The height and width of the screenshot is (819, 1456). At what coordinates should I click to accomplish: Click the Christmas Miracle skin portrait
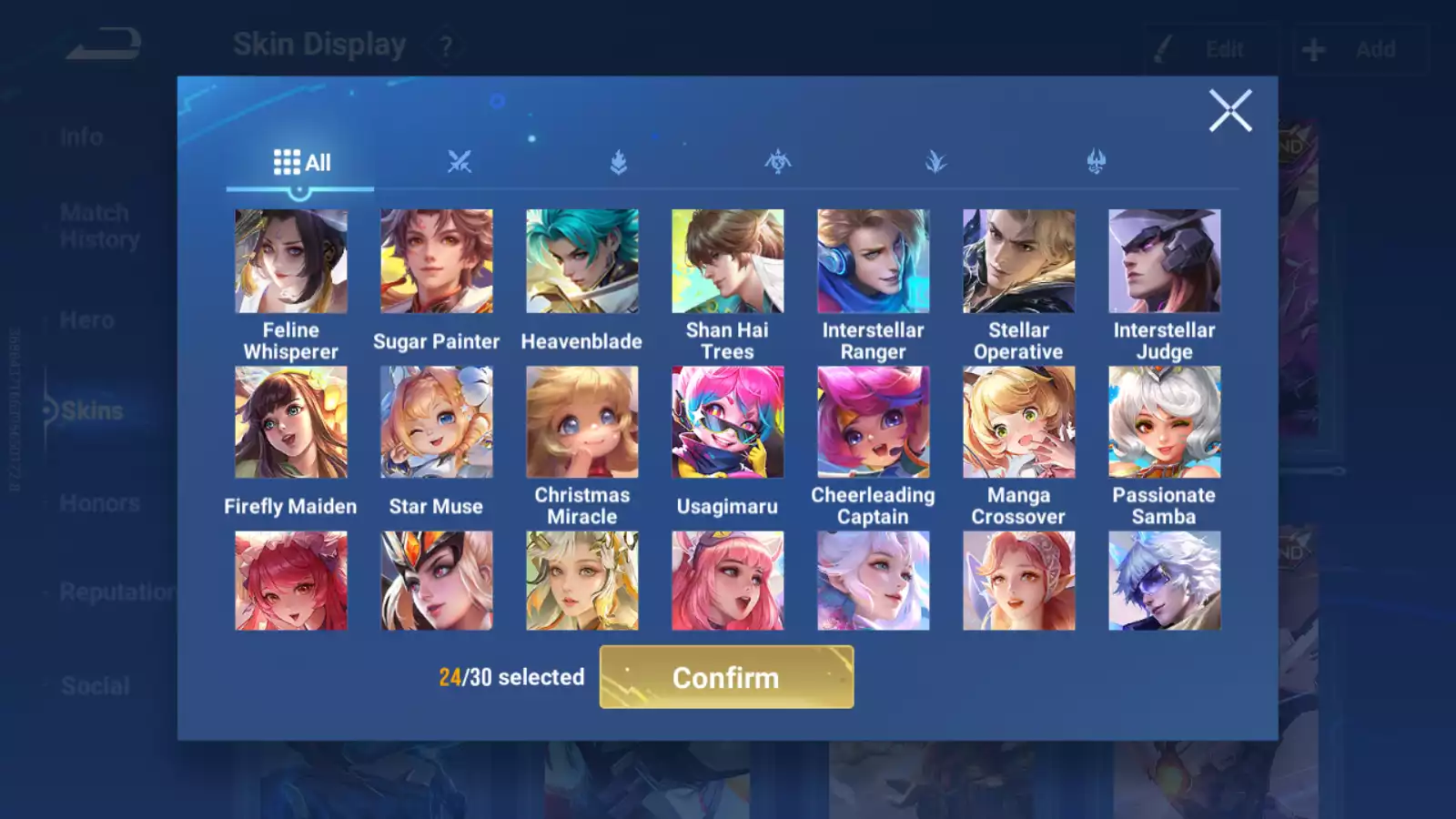coord(581,423)
